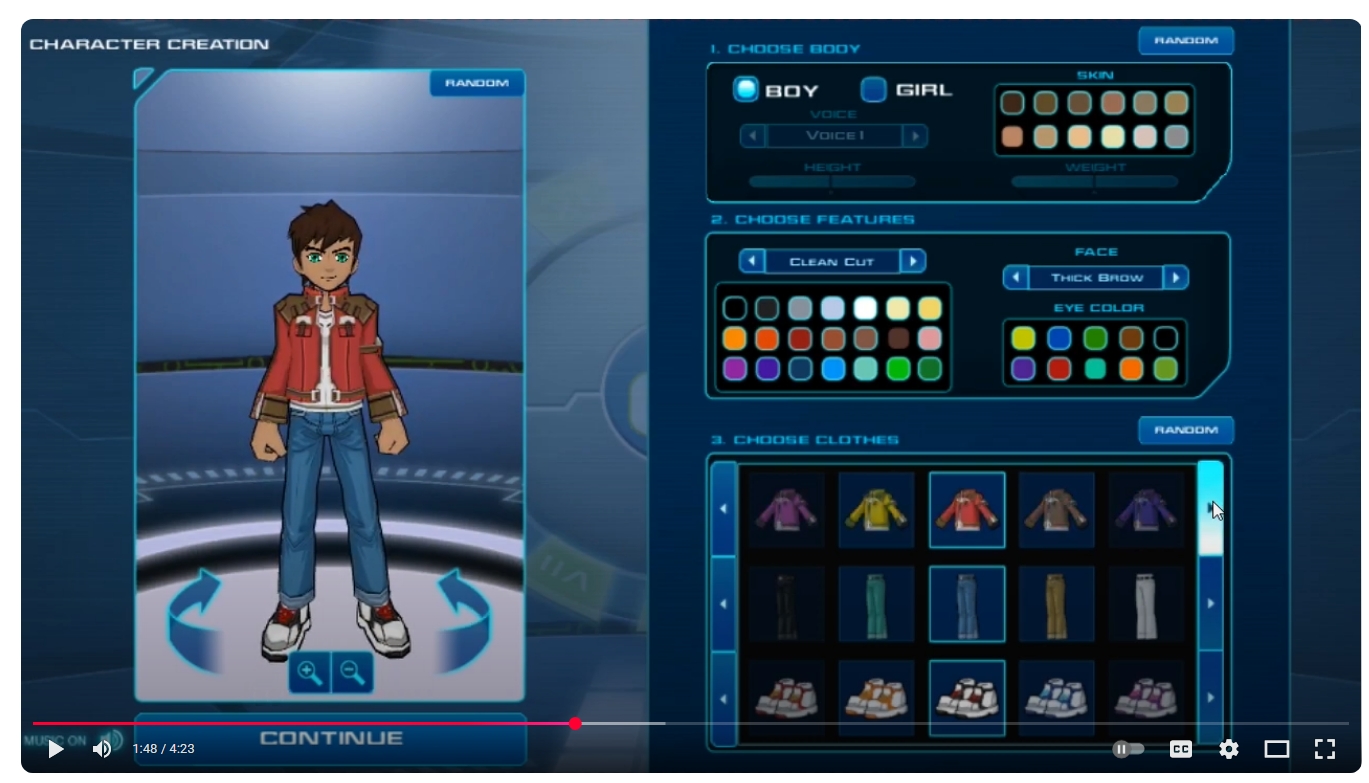
Task: Go to the previous hairstyle before Clean Cut
Action: [752, 262]
